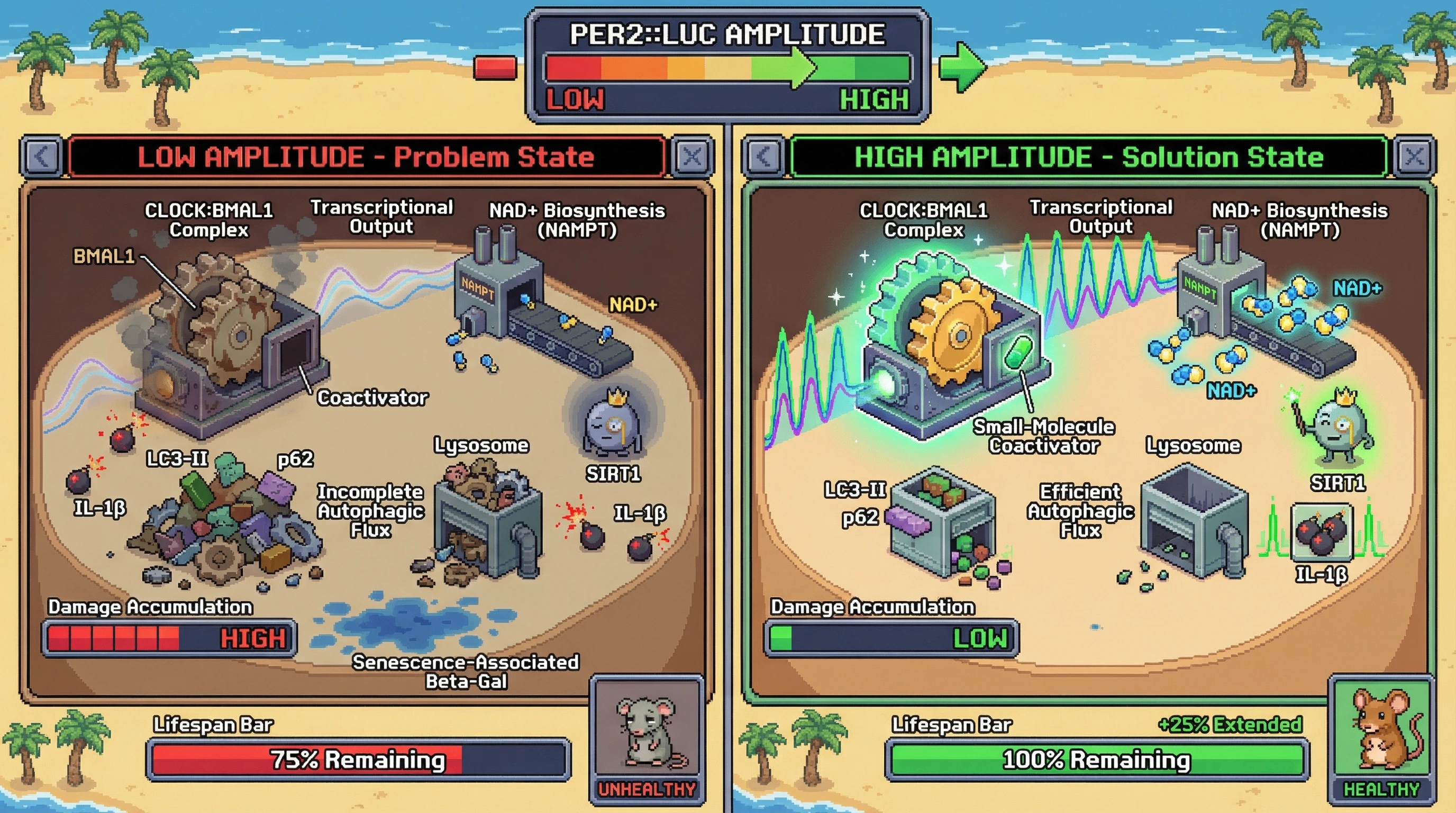Decrease PER2::LUC amplitude with red minus
Screen dimensions: 1456x813
[x=495, y=68]
